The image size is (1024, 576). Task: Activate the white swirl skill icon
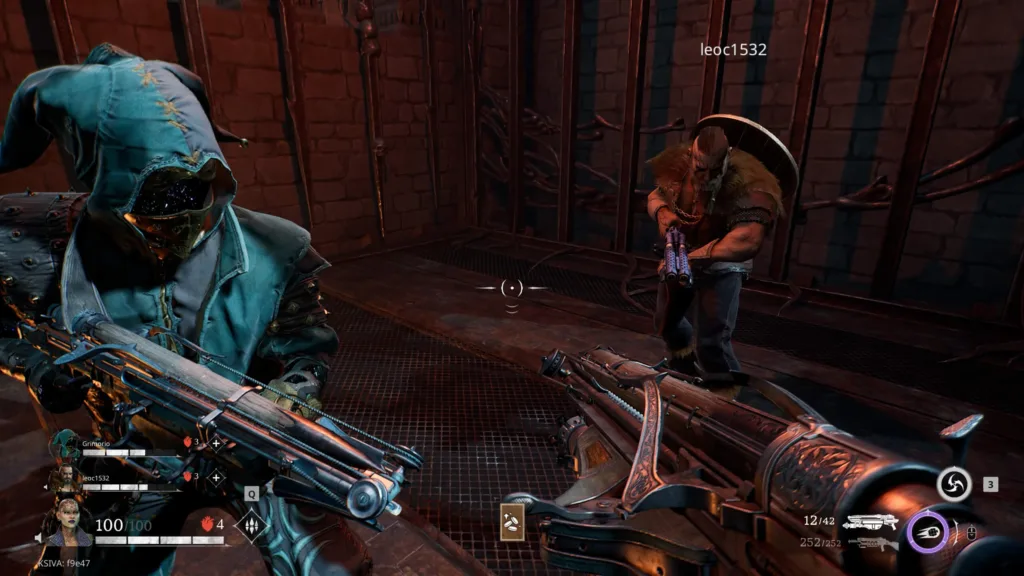coord(954,485)
